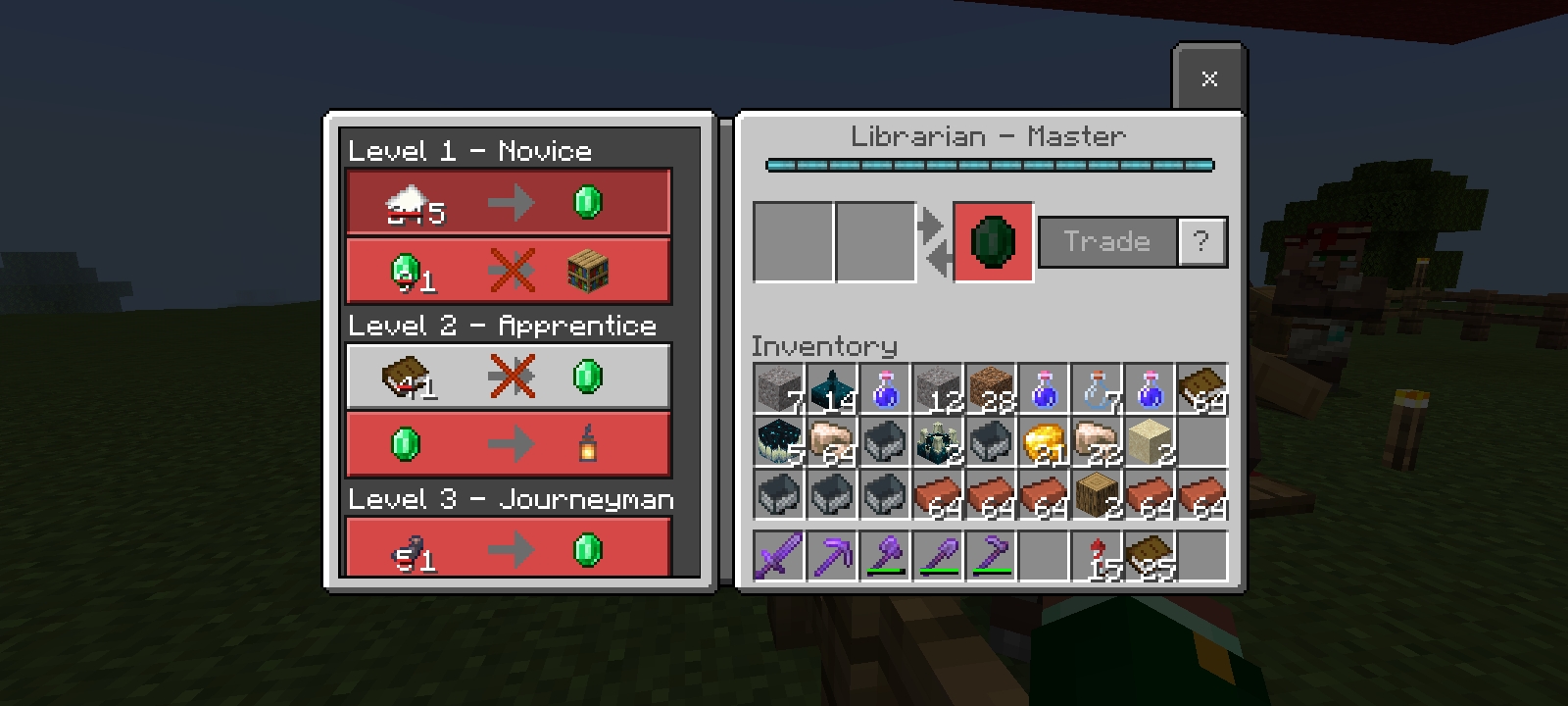
Task: Pick the stack of 25 books in hotbar
Action: click(x=1150, y=556)
